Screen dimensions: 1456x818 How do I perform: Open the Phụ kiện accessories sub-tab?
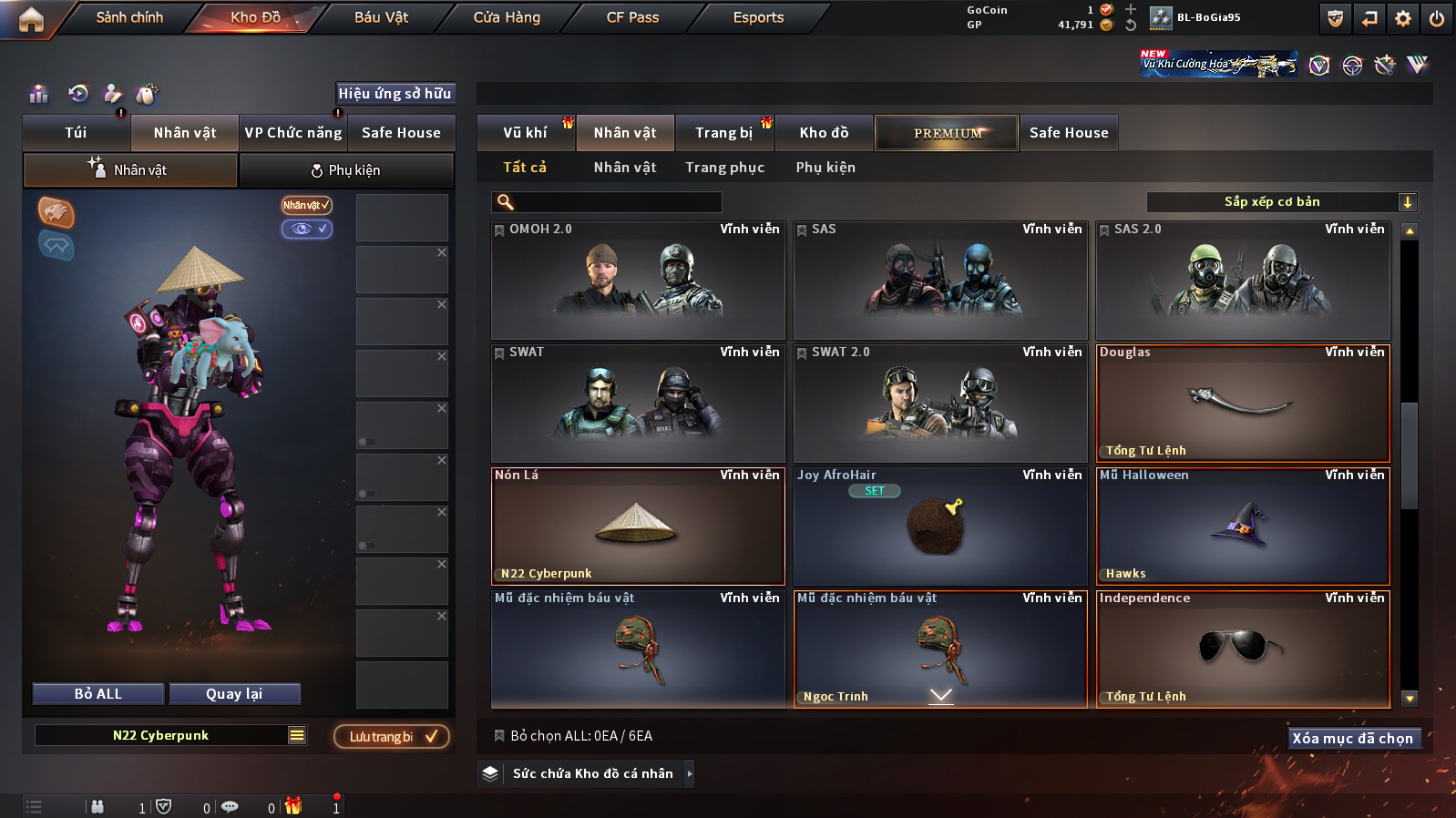[x=346, y=170]
